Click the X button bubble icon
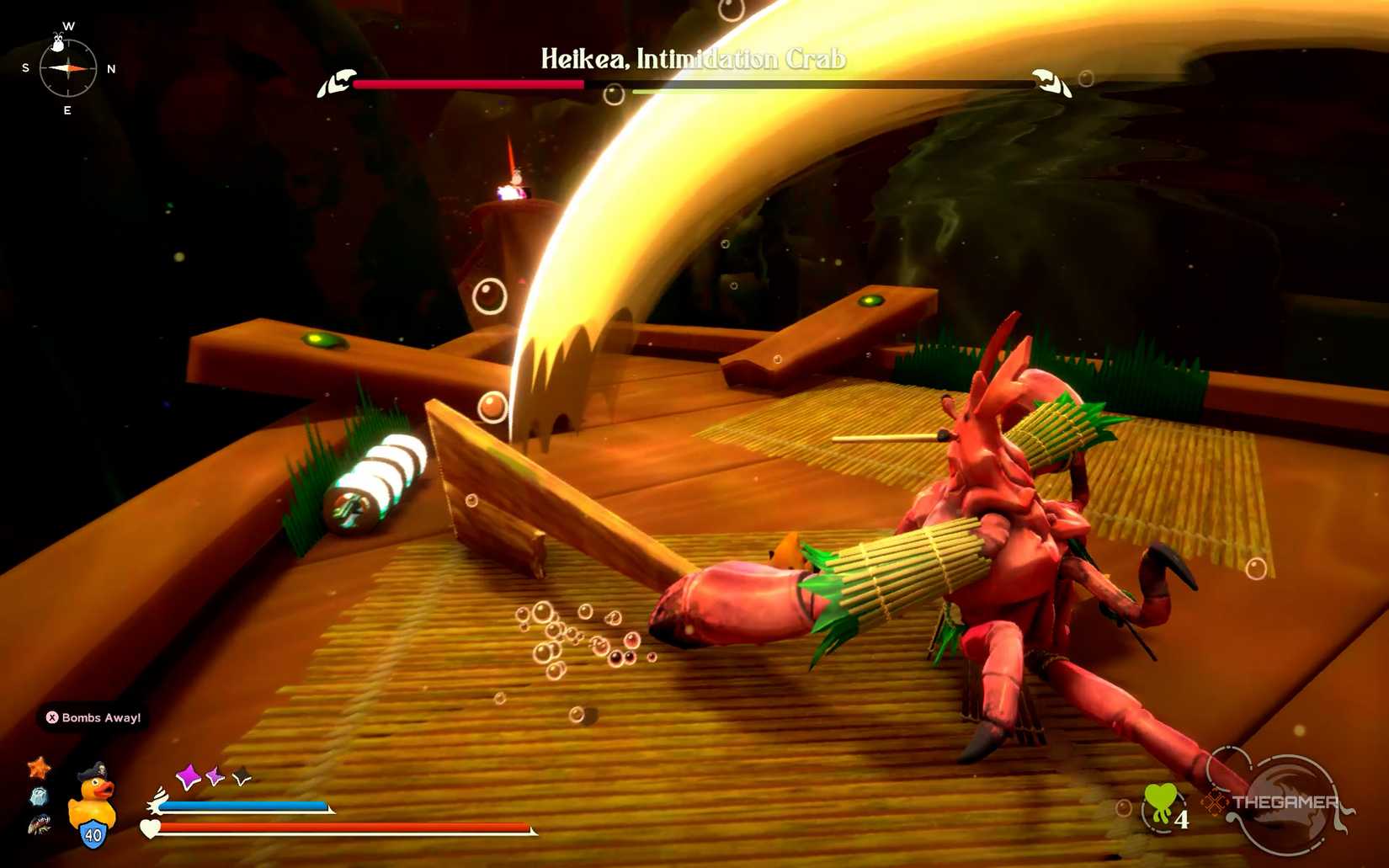 [x=52, y=716]
